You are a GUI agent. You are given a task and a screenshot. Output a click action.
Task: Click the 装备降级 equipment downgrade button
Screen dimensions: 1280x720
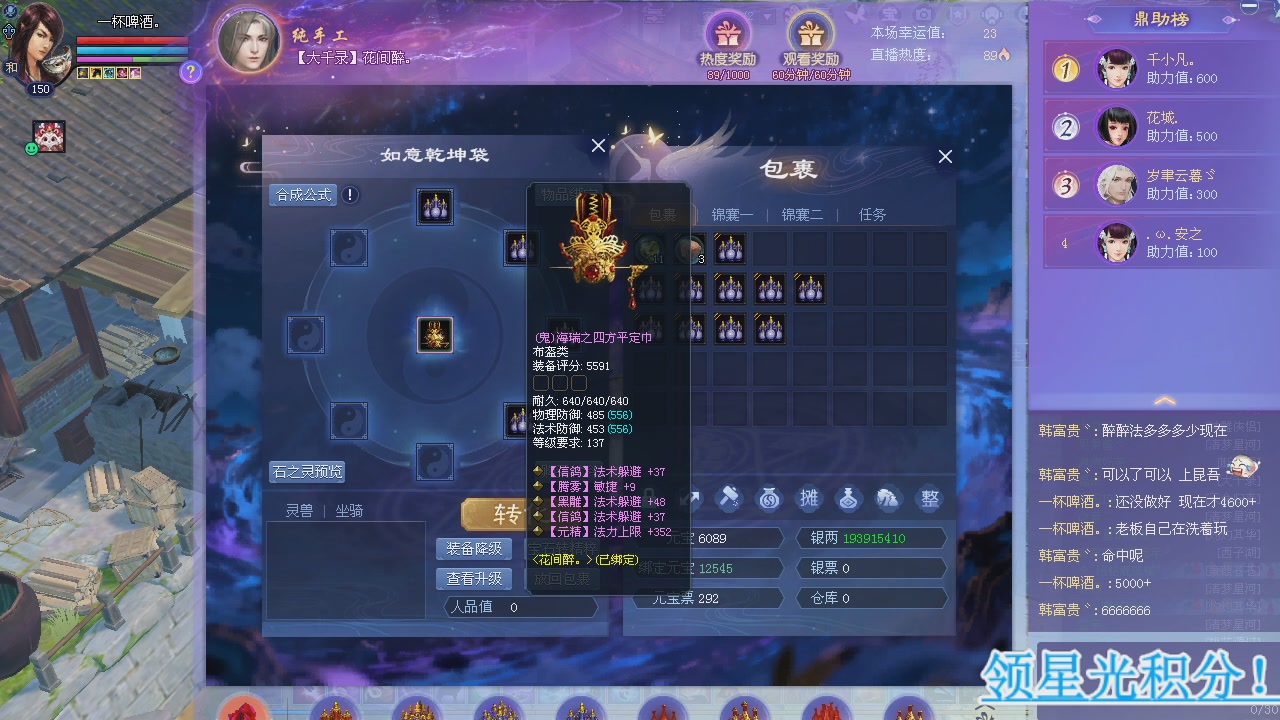(473, 548)
